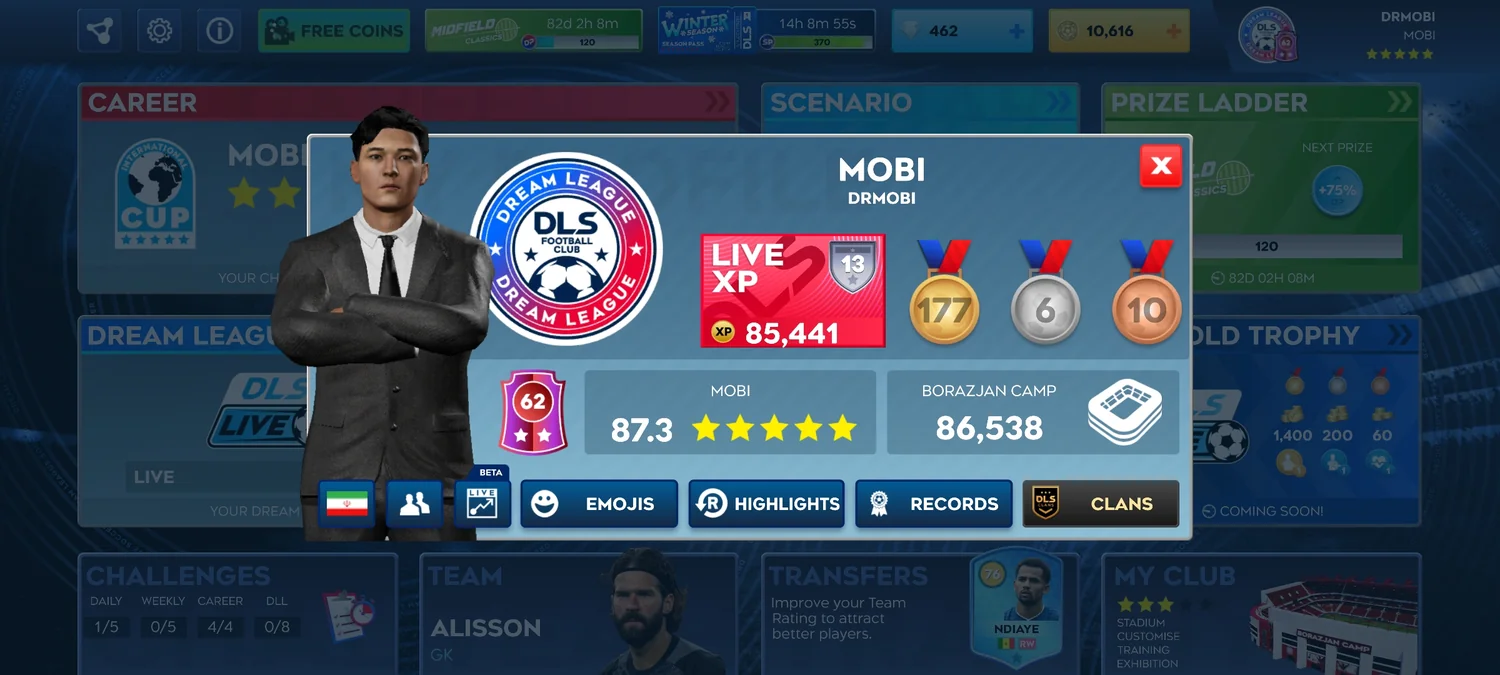Screen dimensions: 1500x675
Task: Click the Borazjan Camp stadium panel
Action: click(1032, 412)
